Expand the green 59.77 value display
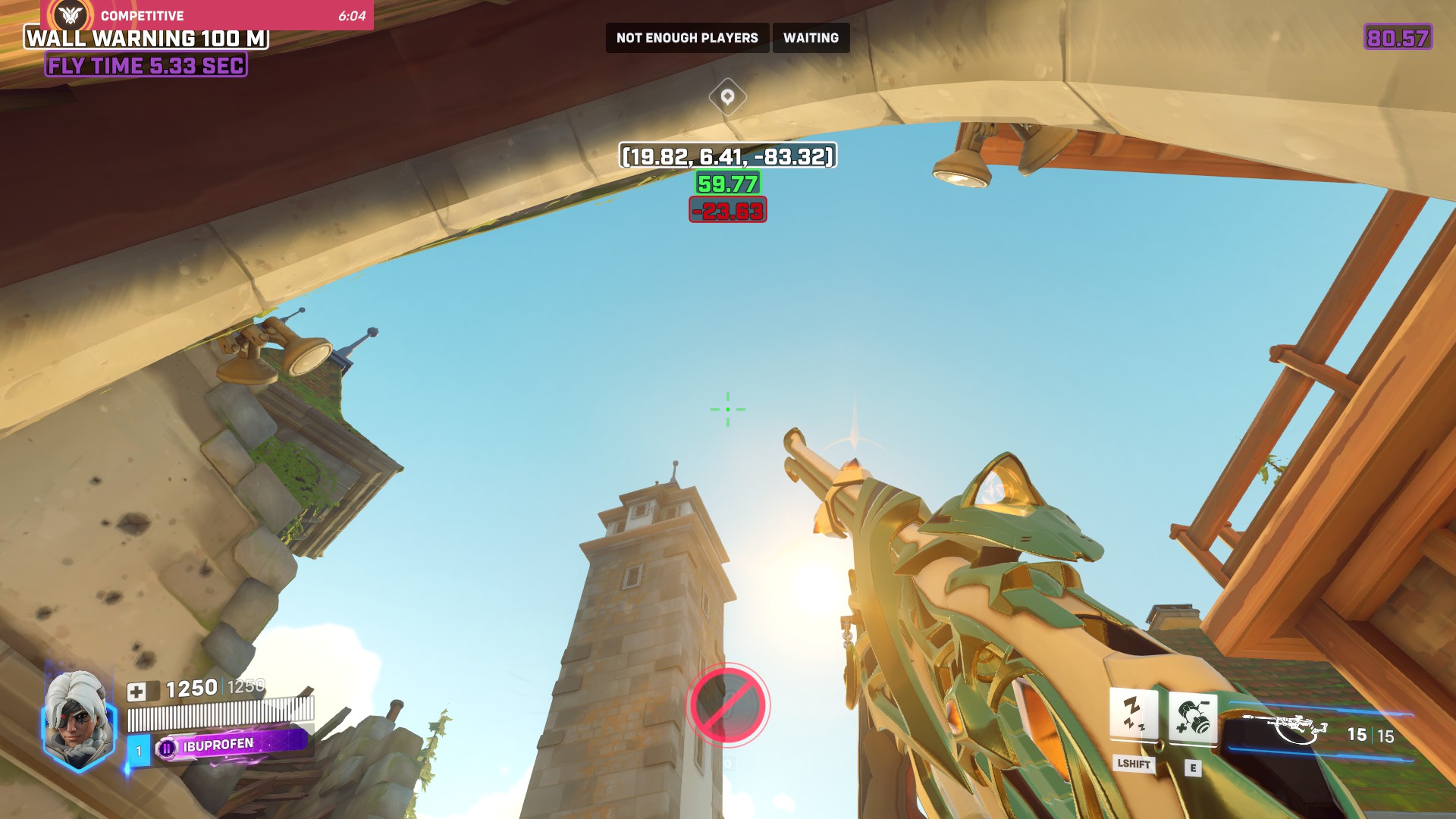1456x819 pixels. tap(726, 183)
